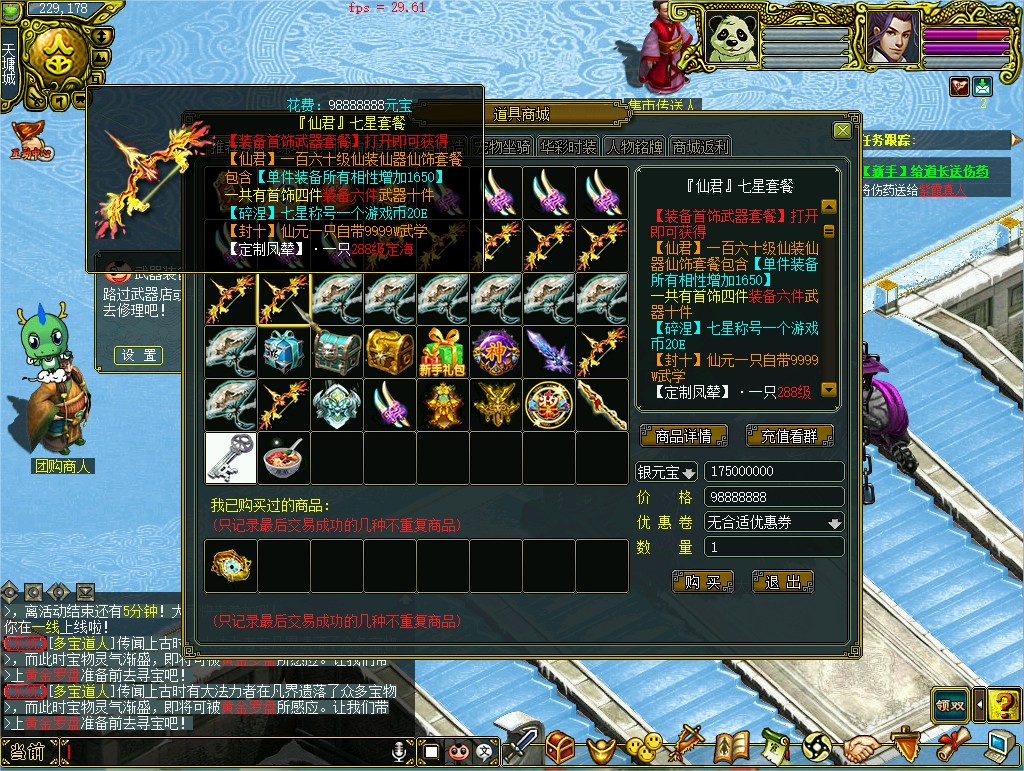Open 商品详情 item details
This screenshot has height=771, width=1024.
click(x=683, y=436)
